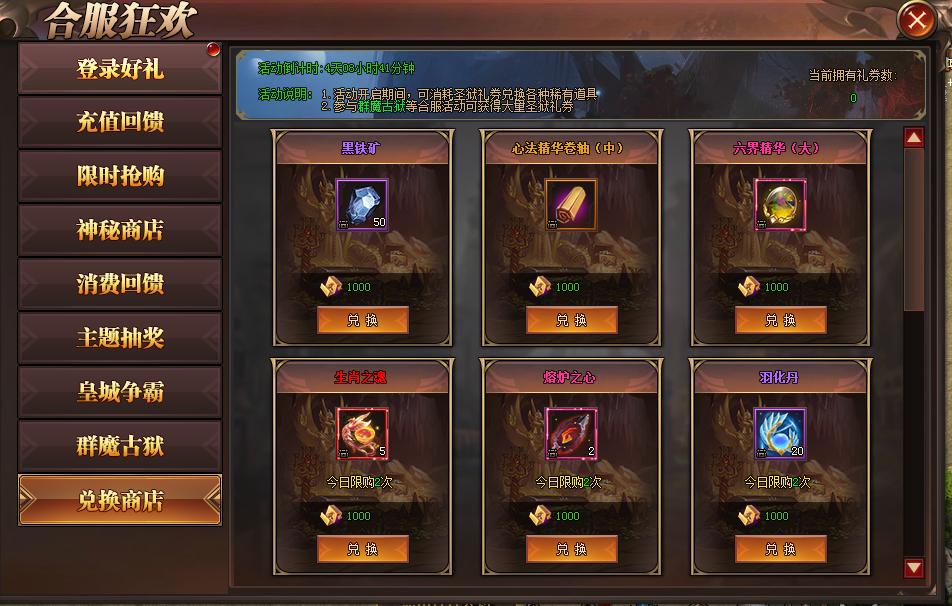Screen dimensions: 952x606
Task: Exchange vouchers for 黑铁矿
Action: coord(362,320)
